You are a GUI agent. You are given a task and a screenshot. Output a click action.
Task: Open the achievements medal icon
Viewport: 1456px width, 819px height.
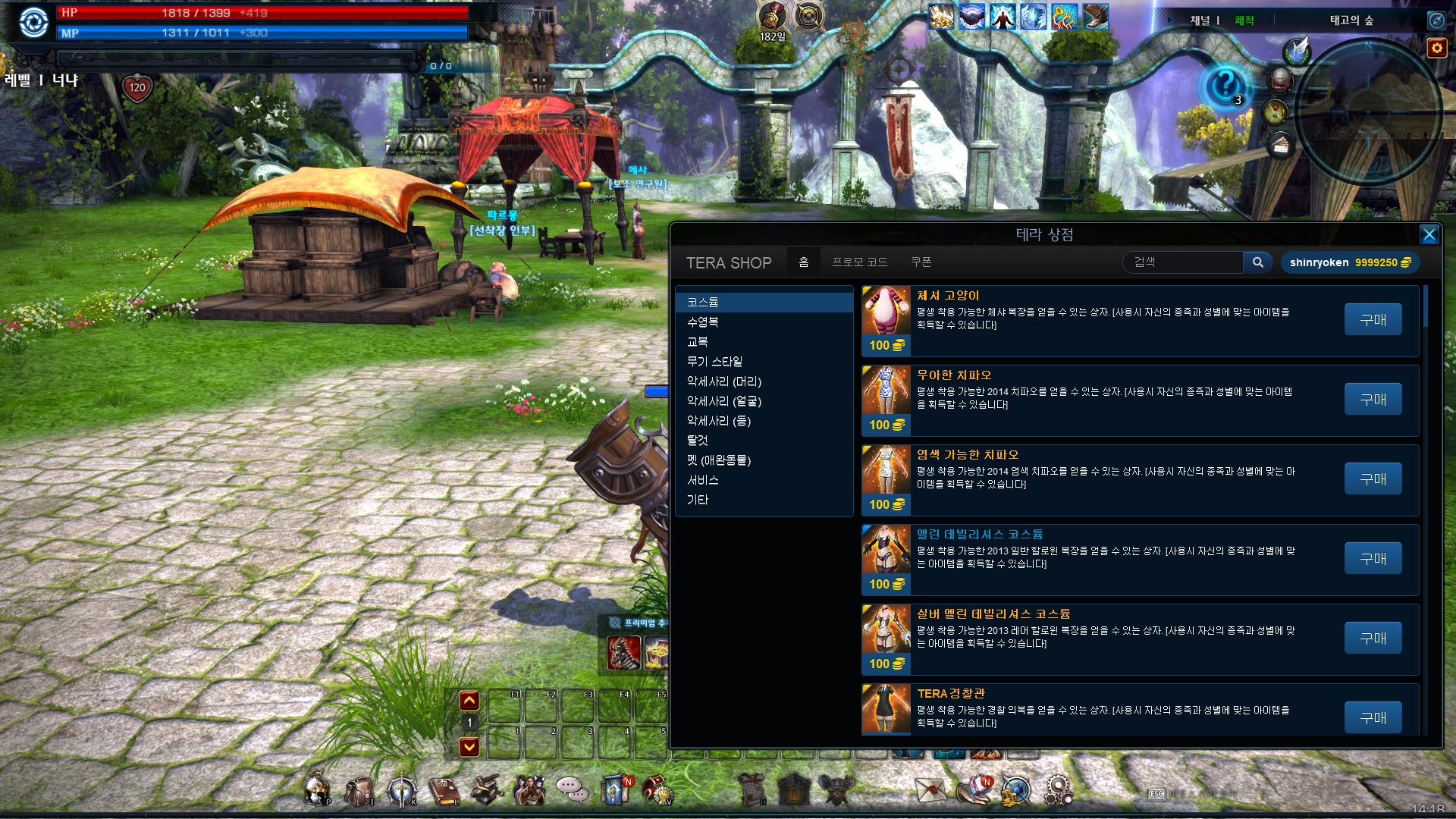coord(658,789)
